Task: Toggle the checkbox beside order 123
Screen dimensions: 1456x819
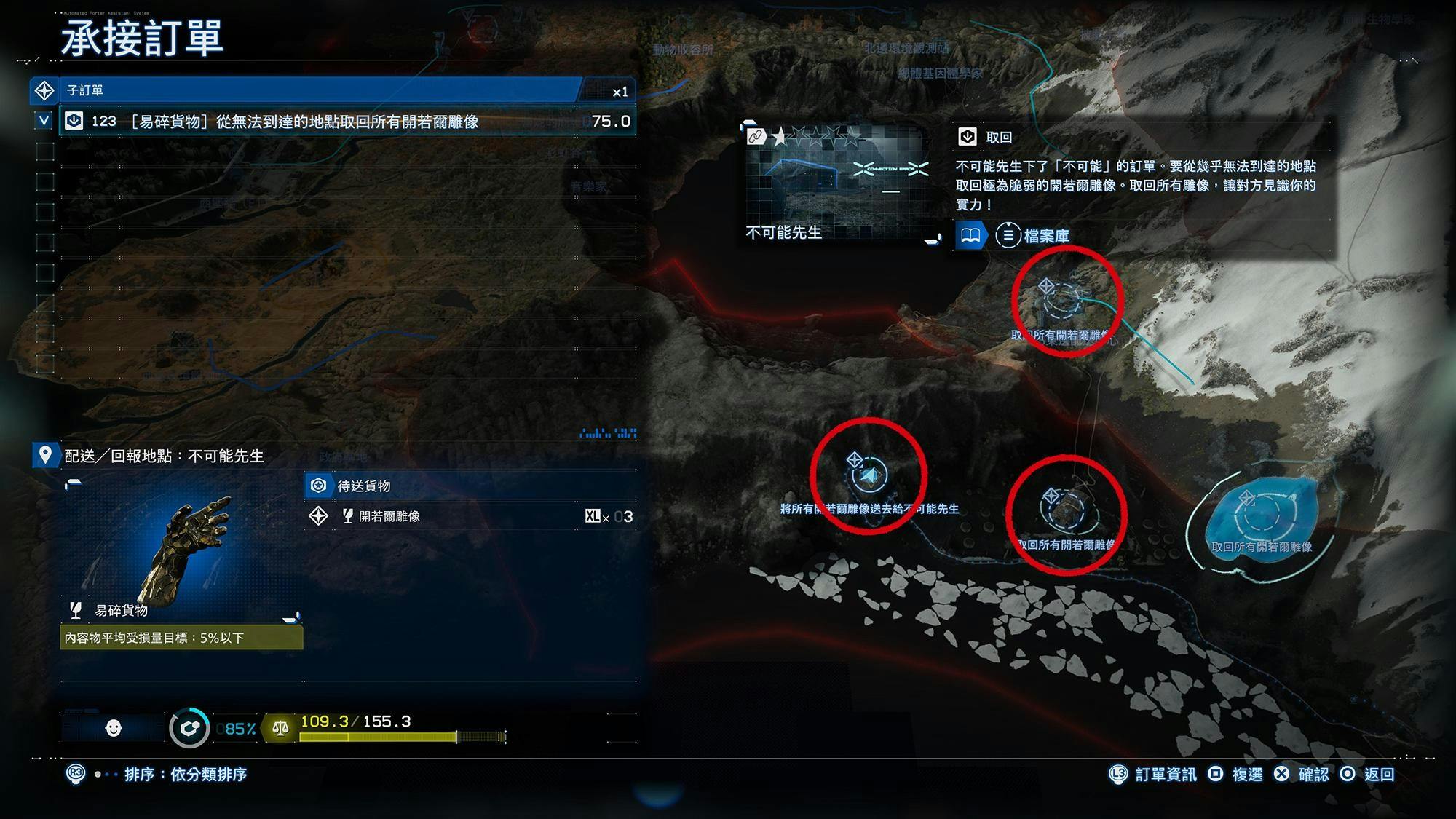Action: [44, 121]
